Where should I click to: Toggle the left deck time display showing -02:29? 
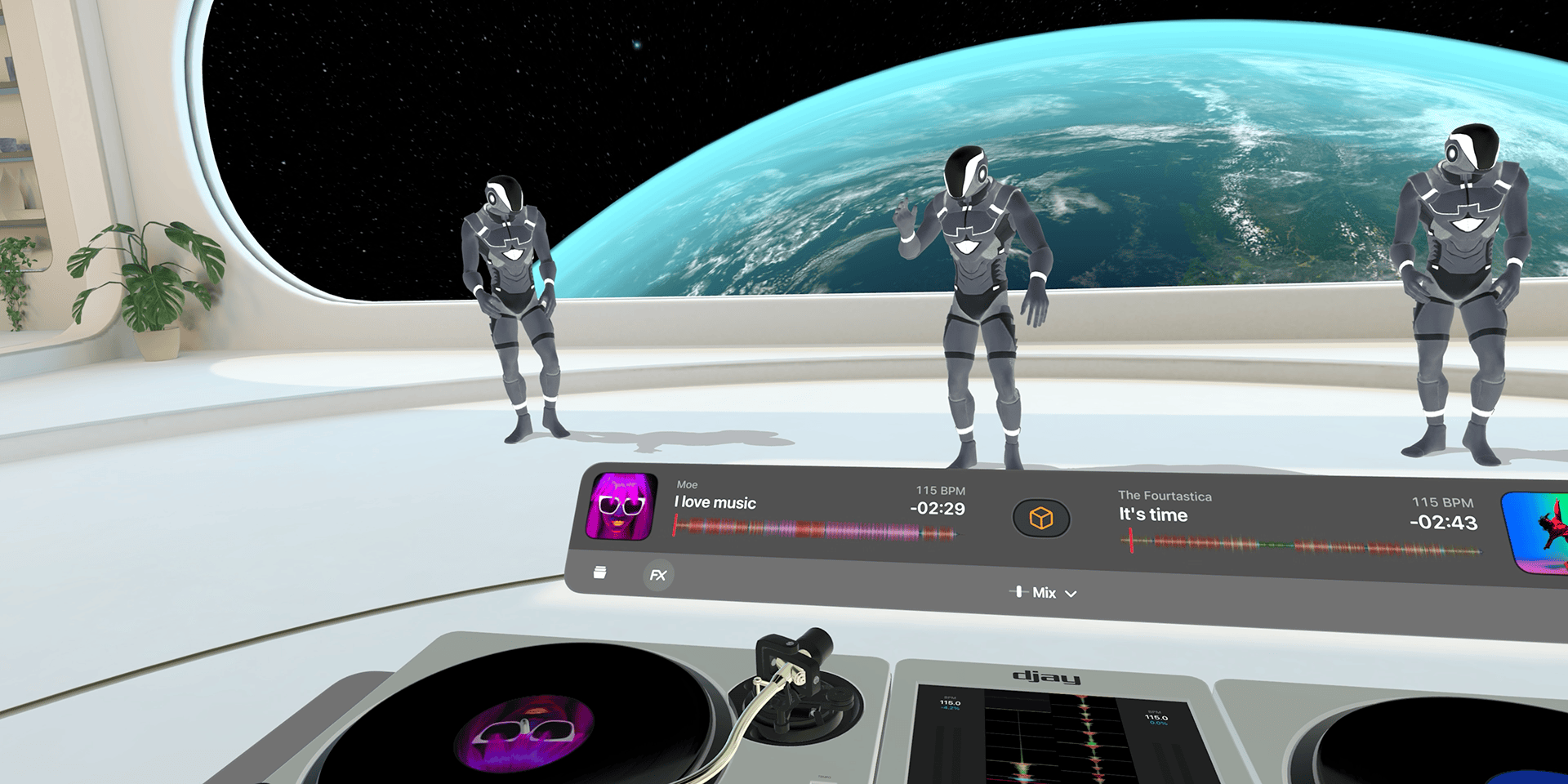point(938,510)
